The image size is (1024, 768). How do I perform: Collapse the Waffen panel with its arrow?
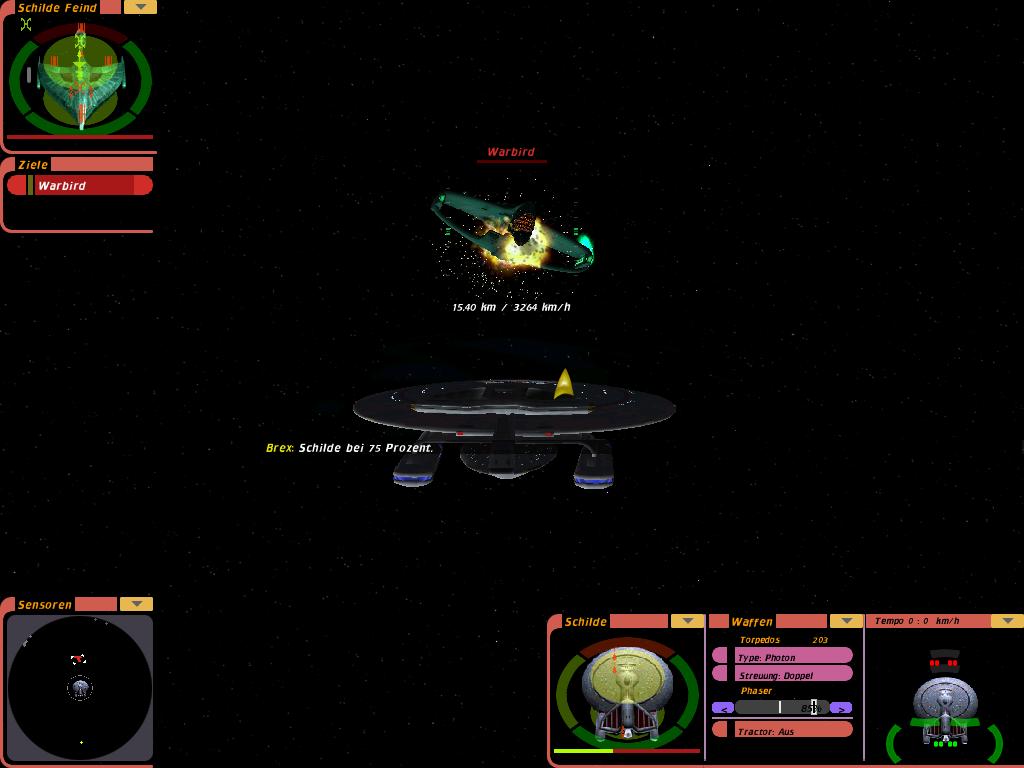(x=846, y=621)
